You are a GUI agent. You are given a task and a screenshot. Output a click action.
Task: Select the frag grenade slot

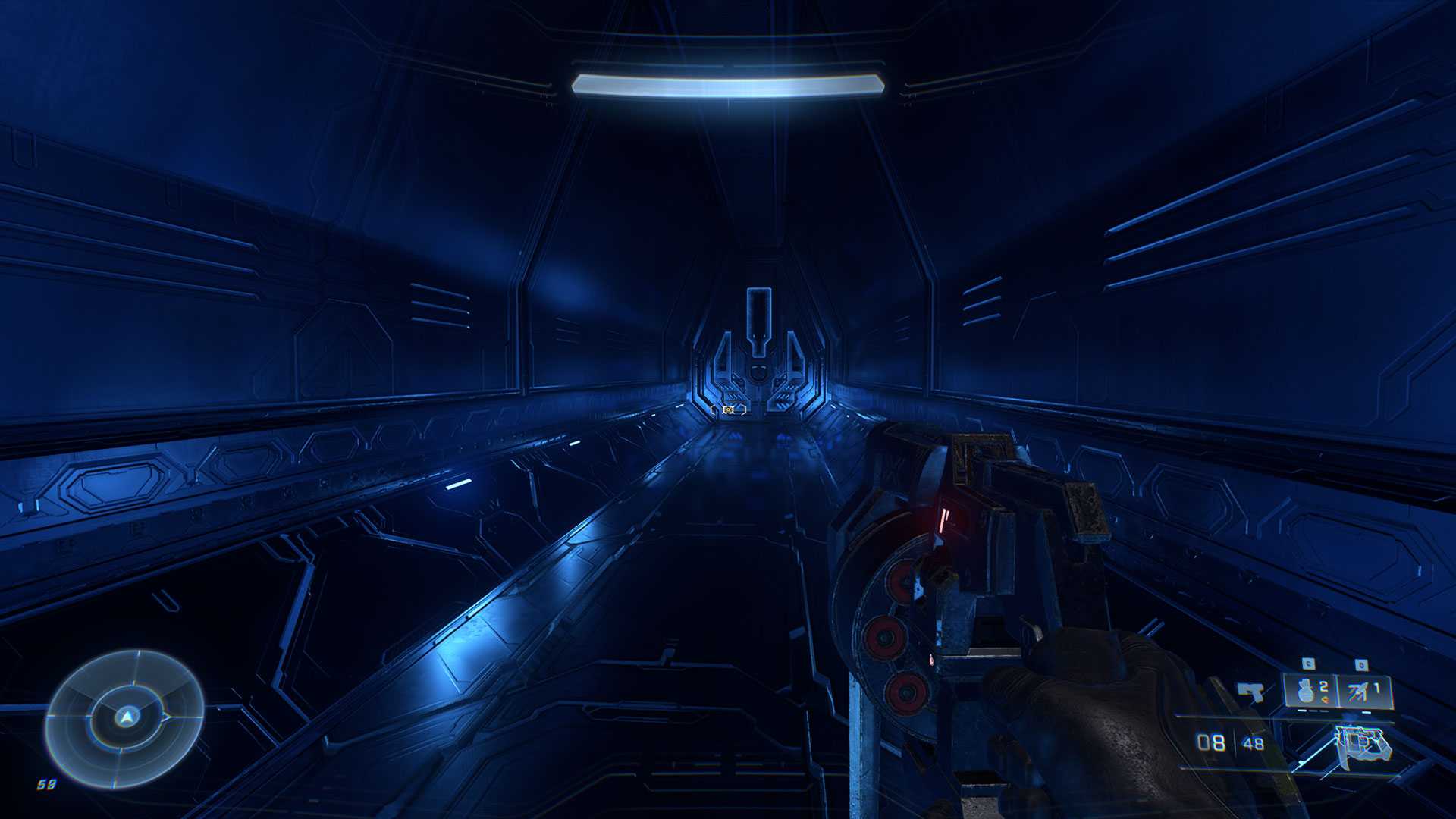pyautogui.click(x=1310, y=691)
